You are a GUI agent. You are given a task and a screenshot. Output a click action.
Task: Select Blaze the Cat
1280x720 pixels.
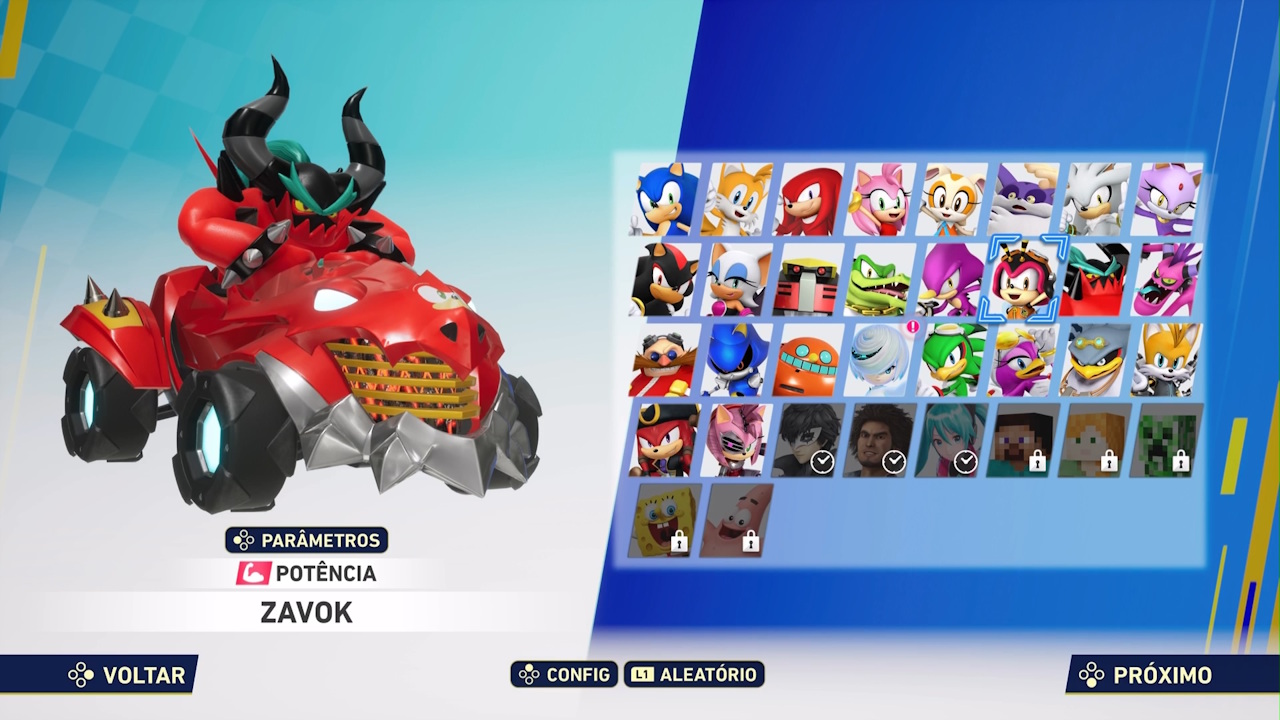[x=1167, y=199]
